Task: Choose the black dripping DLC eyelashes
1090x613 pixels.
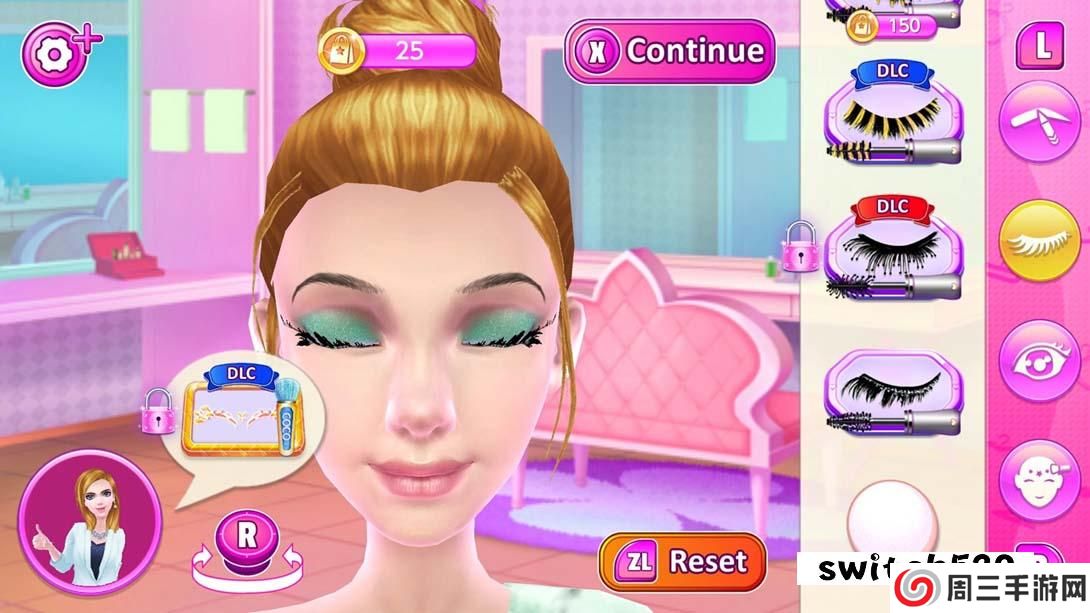Action: (892, 252)
